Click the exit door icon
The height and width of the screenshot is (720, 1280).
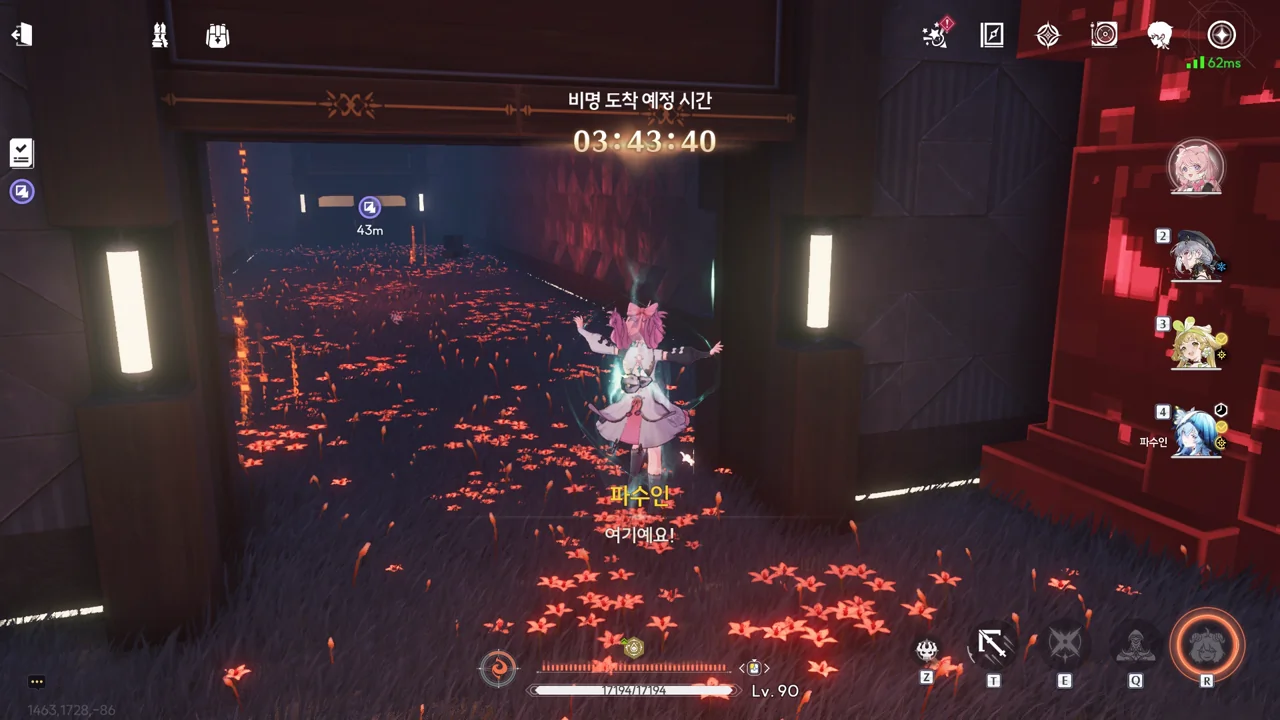(x=22, y=35)
